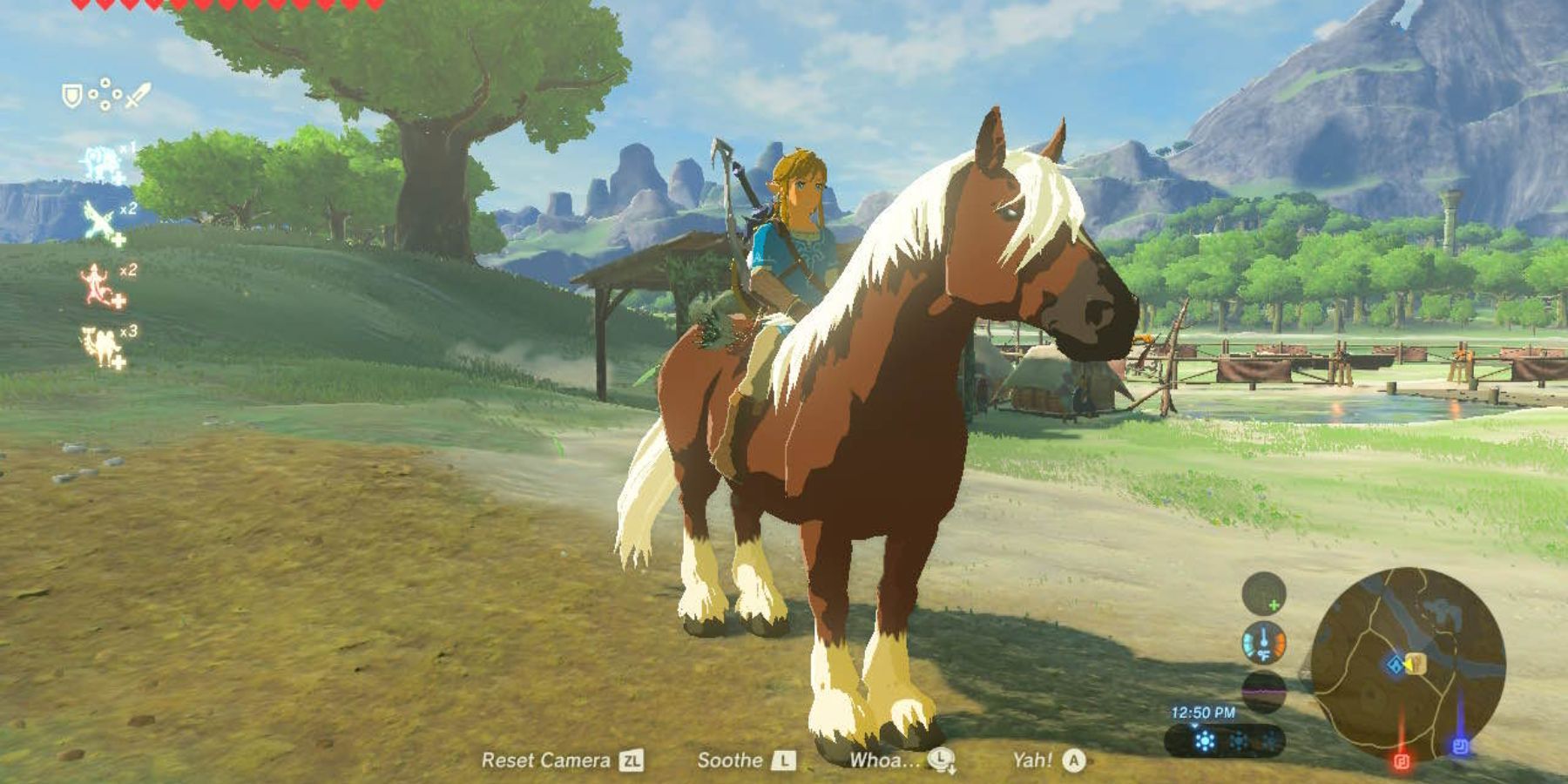1568x784 pixels.
Task: Select the shield icon in the top-left HUD
Action: coord(71,94)
